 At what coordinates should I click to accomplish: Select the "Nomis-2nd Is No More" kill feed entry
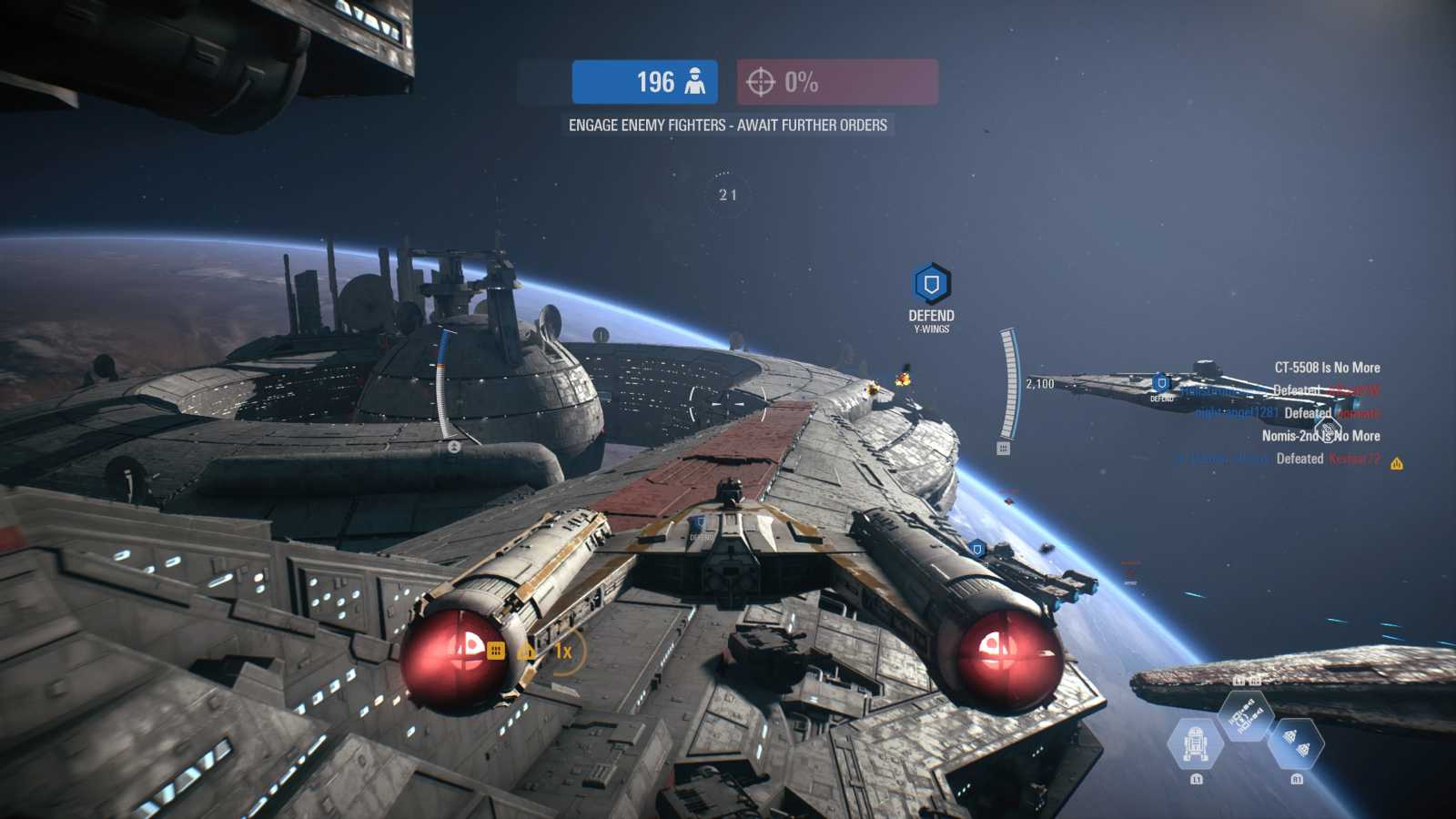1320,436
